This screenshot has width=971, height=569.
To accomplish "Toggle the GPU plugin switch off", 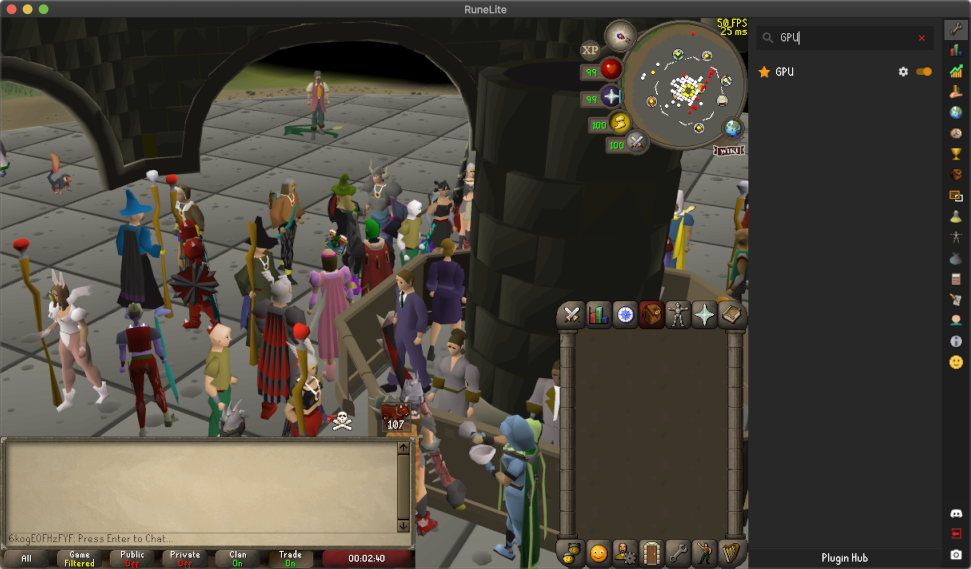I will pos(923,72).
